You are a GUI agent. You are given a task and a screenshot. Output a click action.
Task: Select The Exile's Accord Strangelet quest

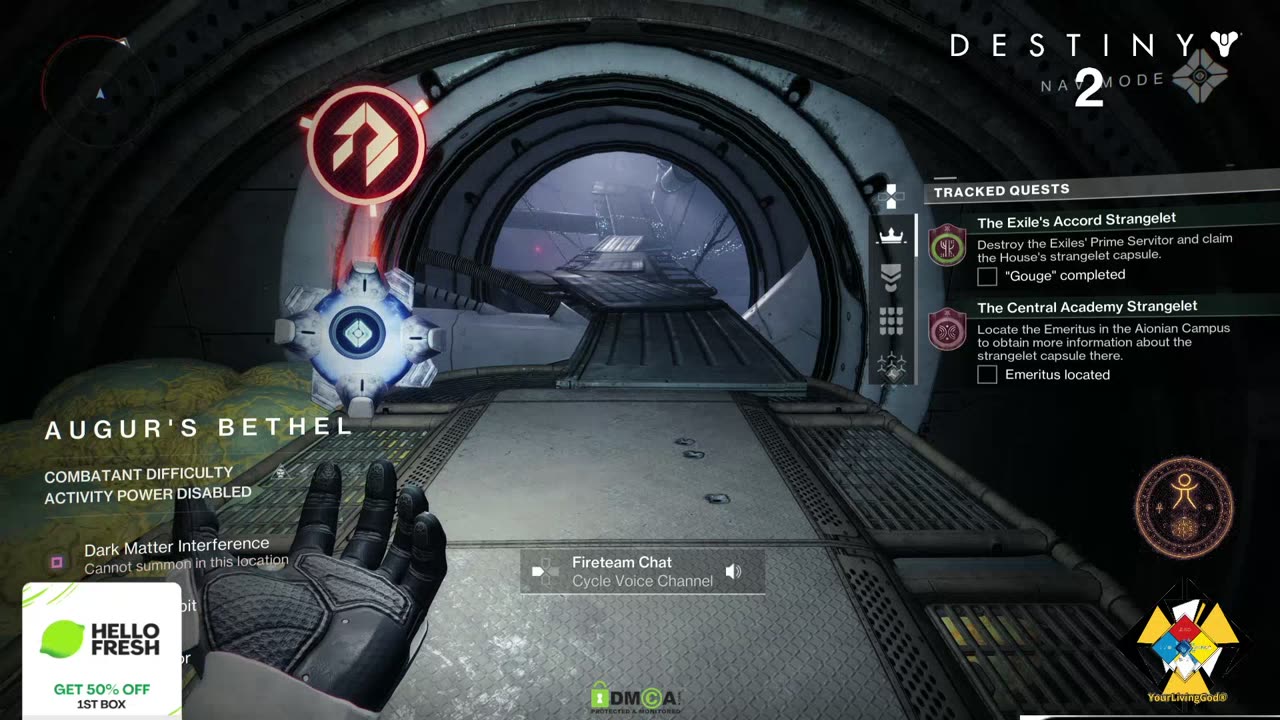[1076, 220]
